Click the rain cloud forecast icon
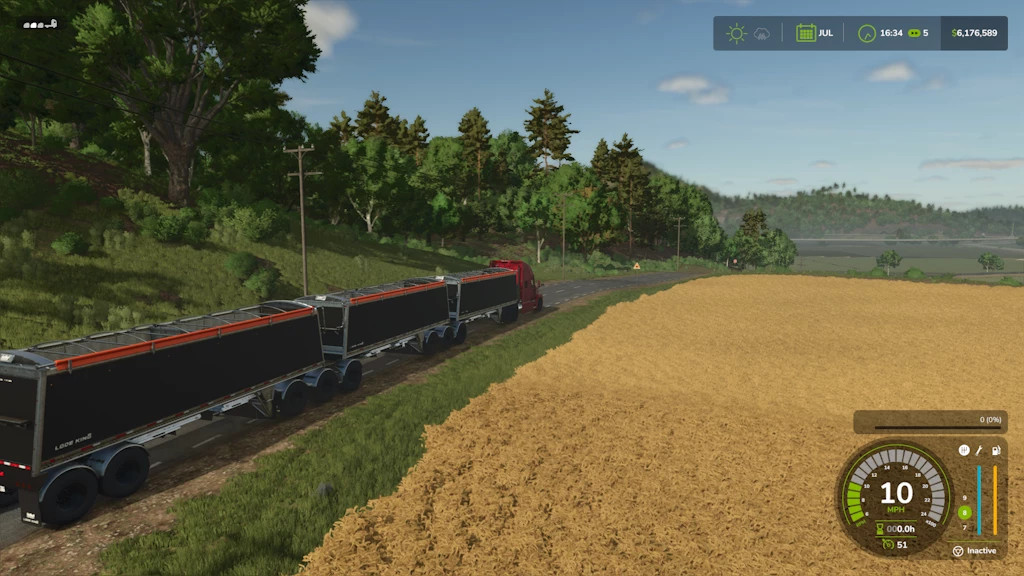This screenshot has height=576, width=1024. [x=761, y=33]
